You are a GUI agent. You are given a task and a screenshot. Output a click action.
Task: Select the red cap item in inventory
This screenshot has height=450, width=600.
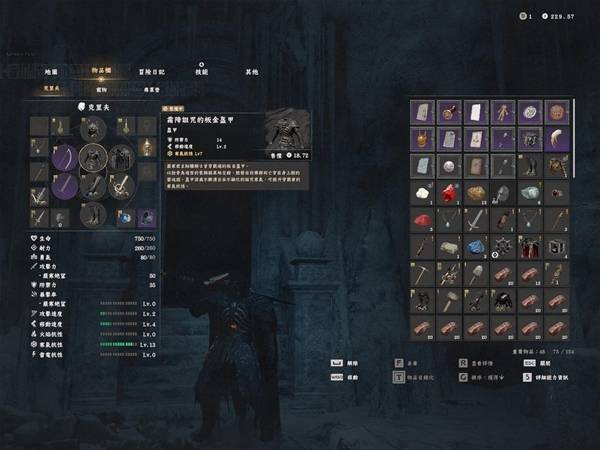423,219
